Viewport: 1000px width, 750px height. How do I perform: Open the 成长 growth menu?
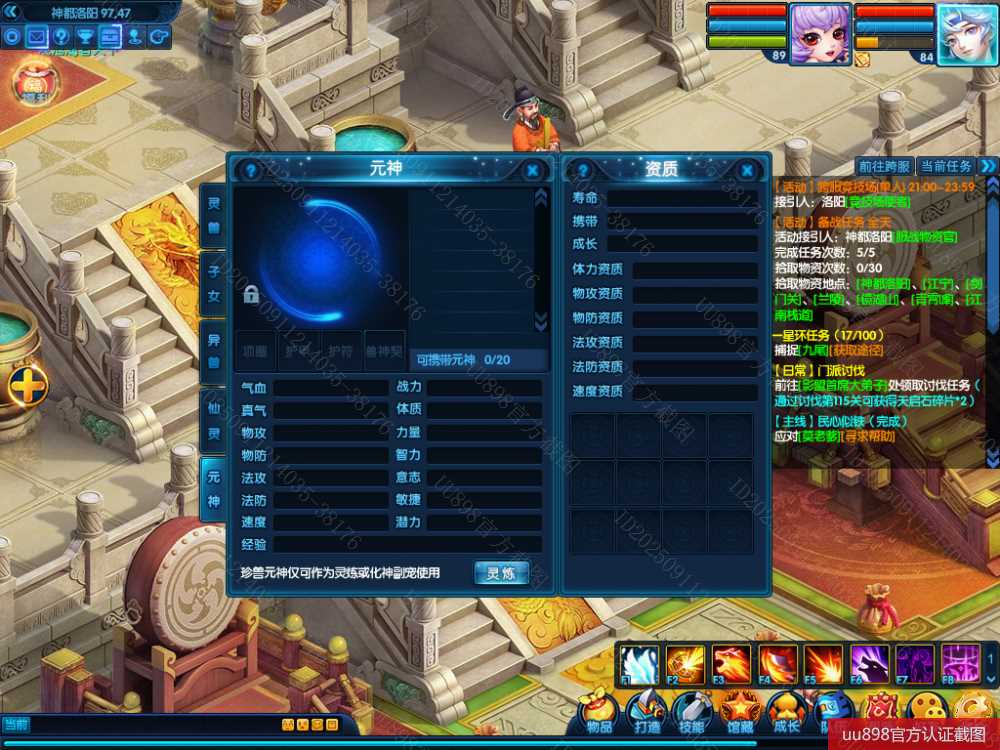[x=787, y=712]
